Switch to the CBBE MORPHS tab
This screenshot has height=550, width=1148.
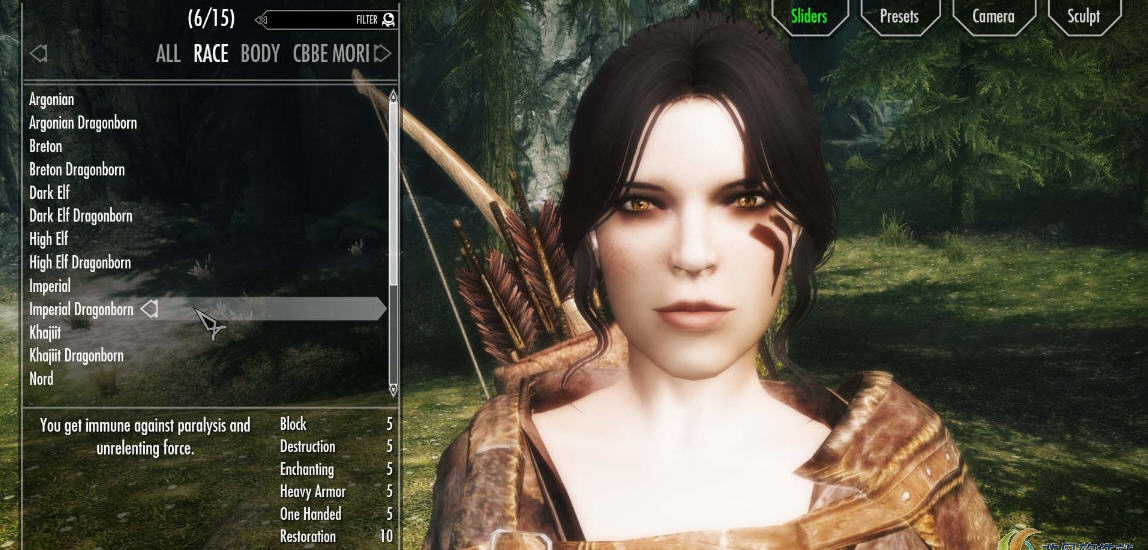click(x=330, y=54)
